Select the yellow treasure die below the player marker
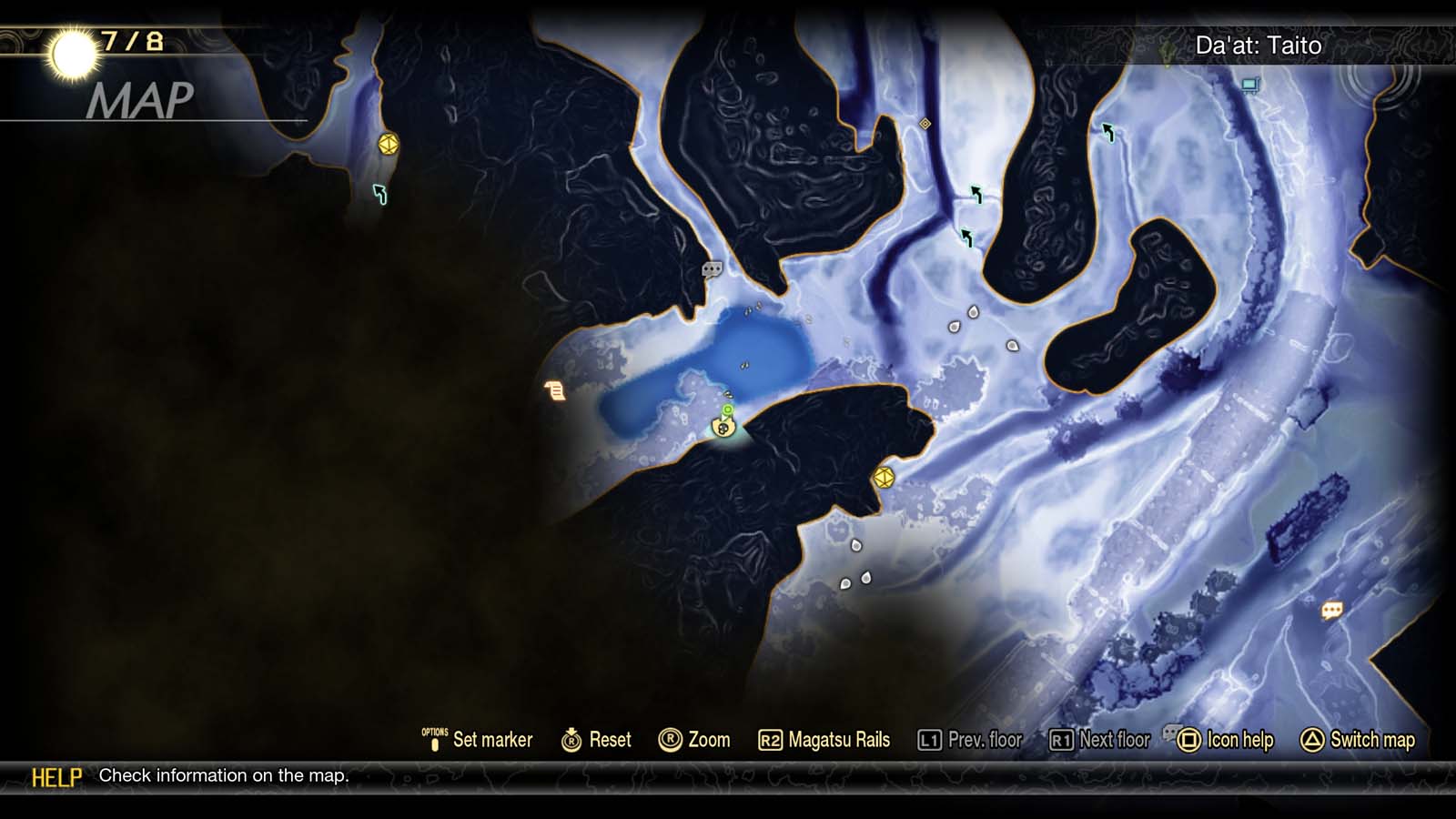This screenshot has height=819, width=1456. (x=885, y=477)
